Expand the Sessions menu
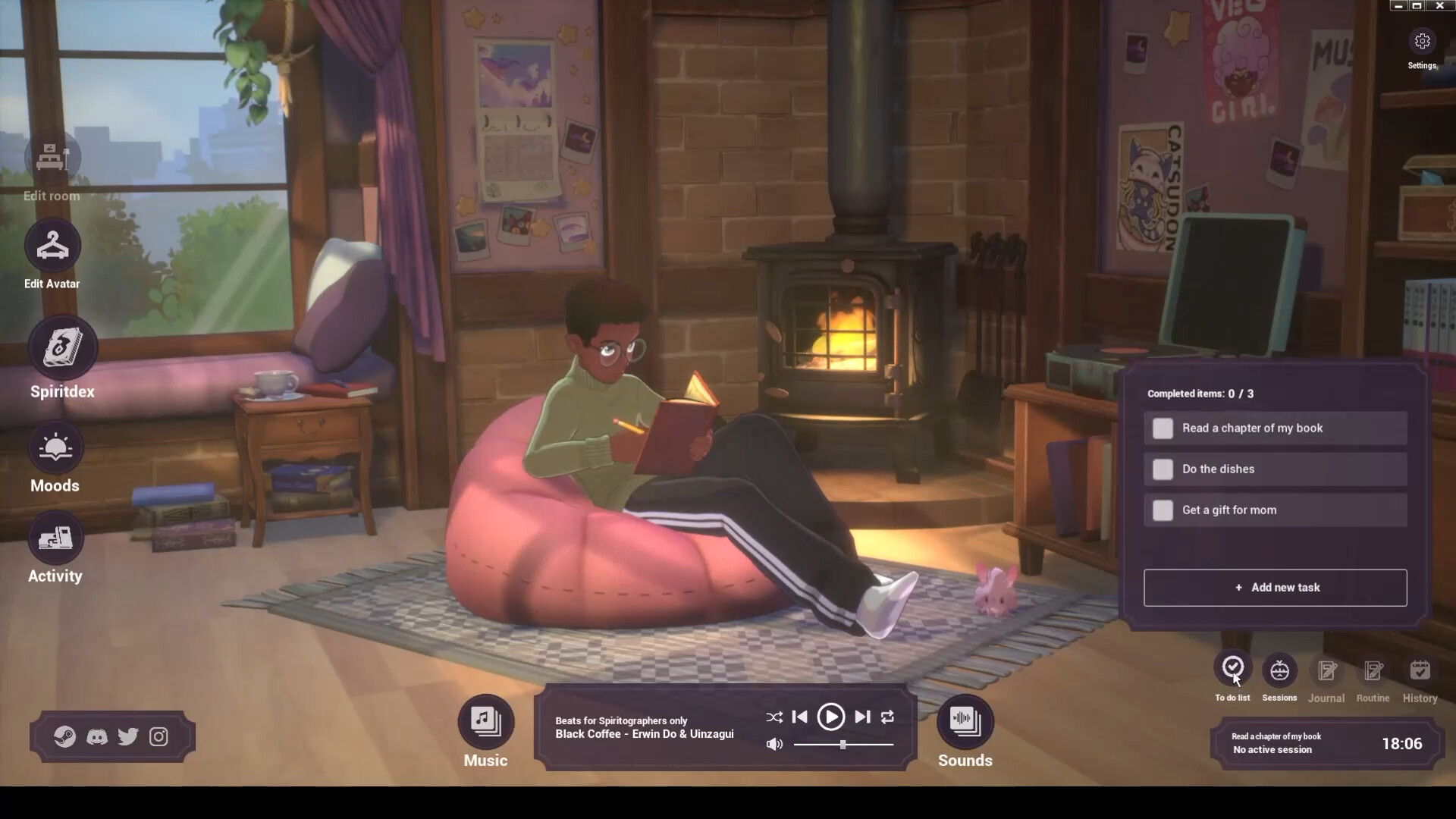This screenshot has width=1456, height=819. (x=1279, y=670)
